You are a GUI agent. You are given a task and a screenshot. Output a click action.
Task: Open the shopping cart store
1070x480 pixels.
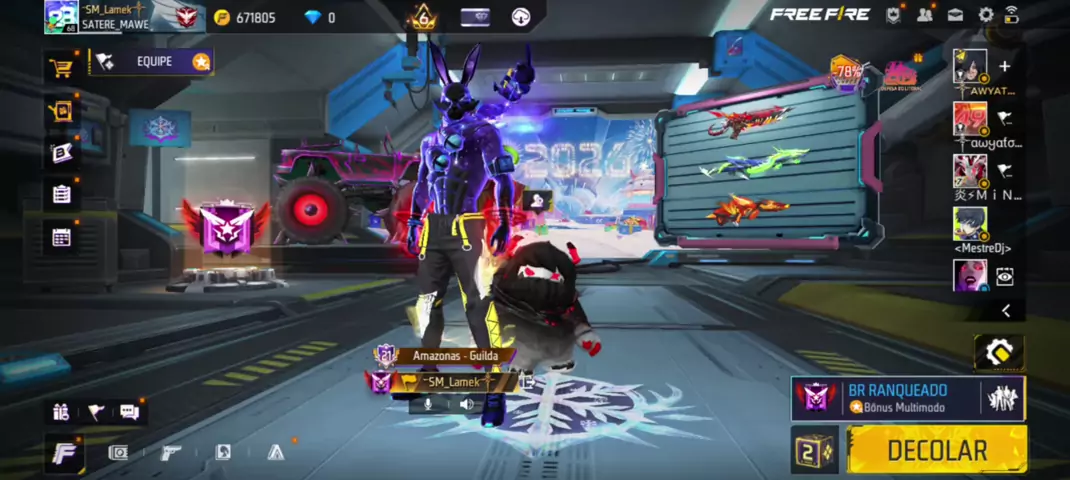coord(62,67)
